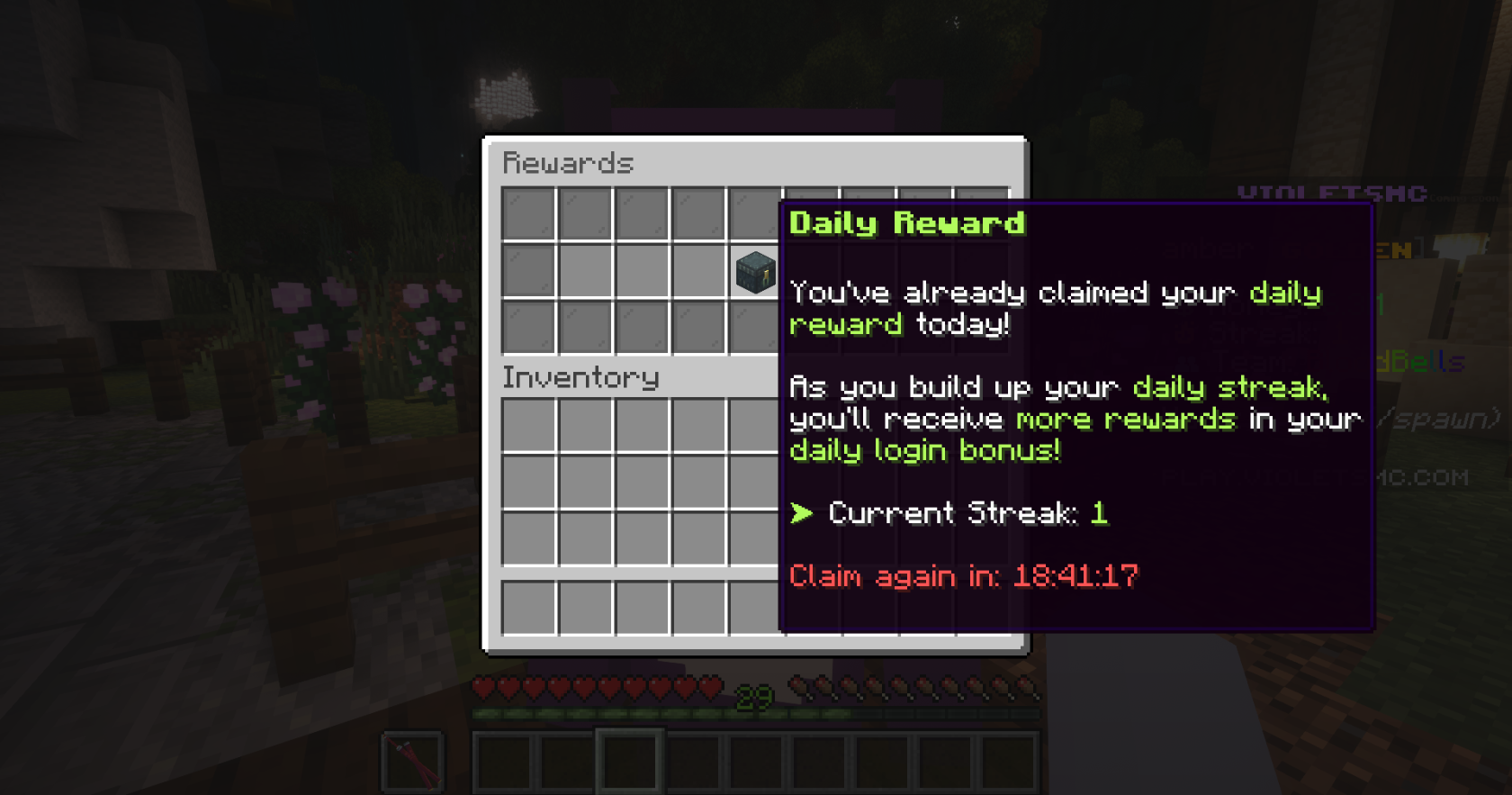Click the ender chest daily reward icon

[x=756, y=273]
